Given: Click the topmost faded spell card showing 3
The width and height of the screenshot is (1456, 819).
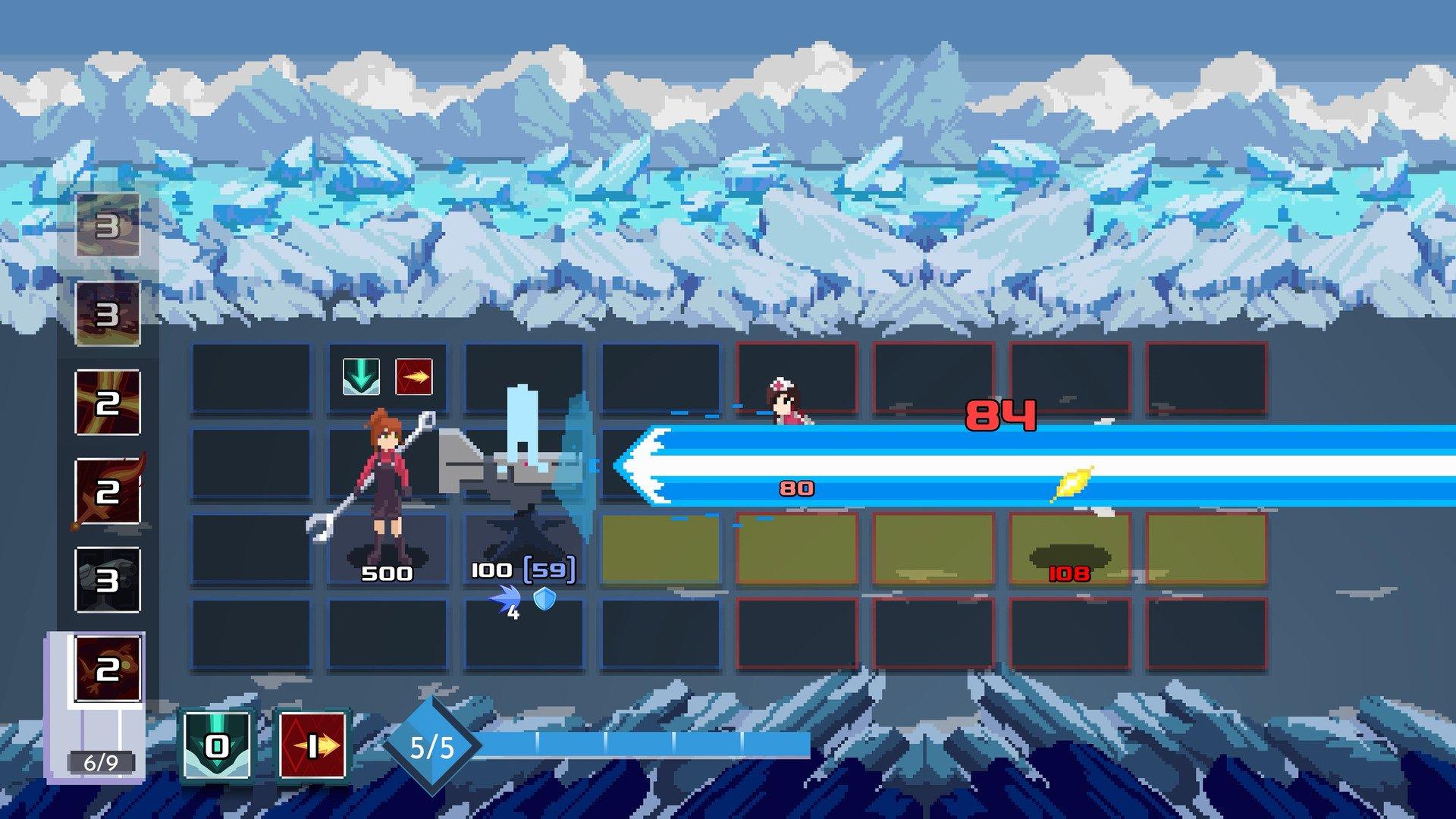Looking at the screenshot, I should point(108,226).
